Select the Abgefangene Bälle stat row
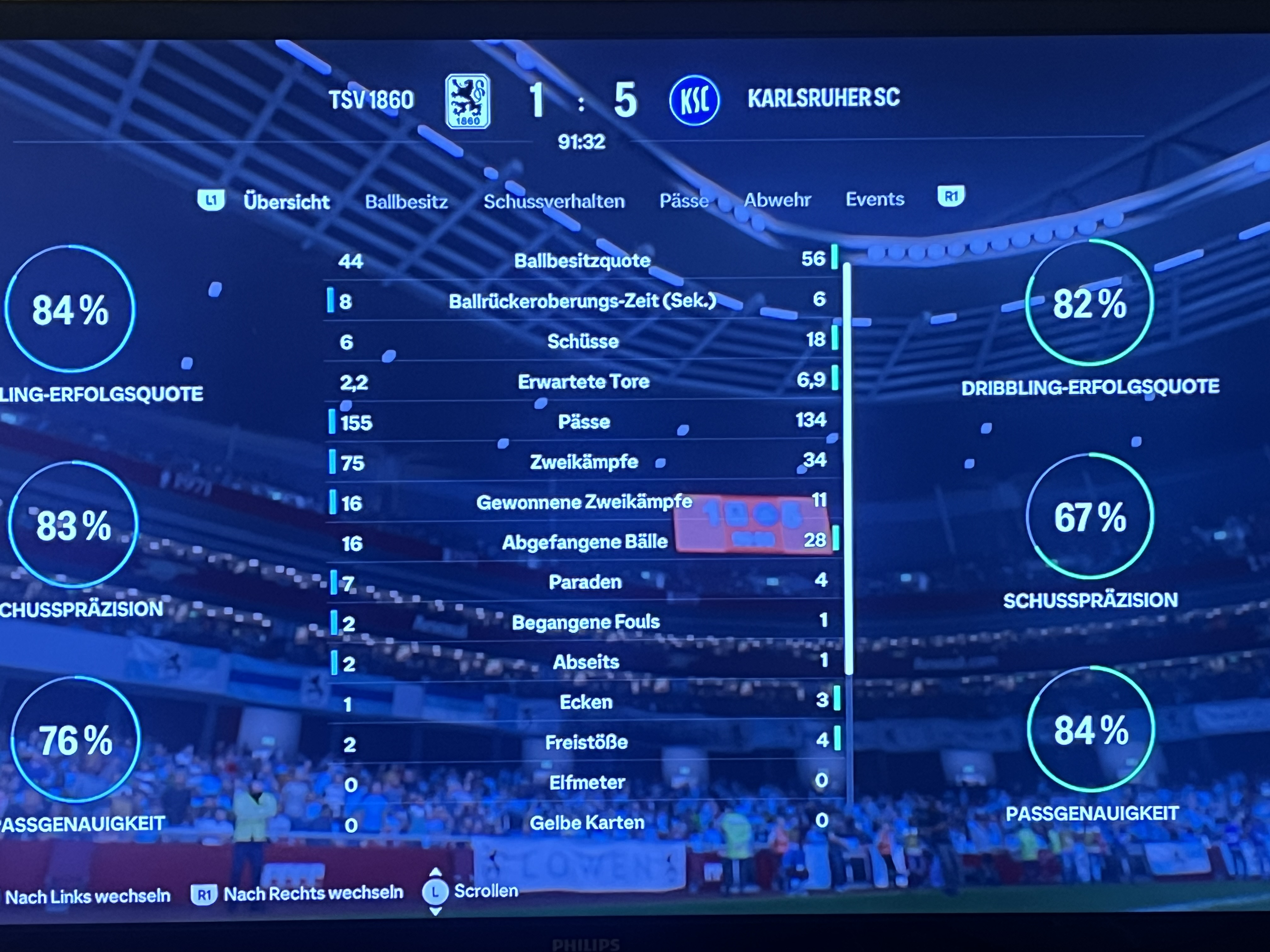Image resolution: width=1270 pixels, height=952 pixels. tap(585, 542)
